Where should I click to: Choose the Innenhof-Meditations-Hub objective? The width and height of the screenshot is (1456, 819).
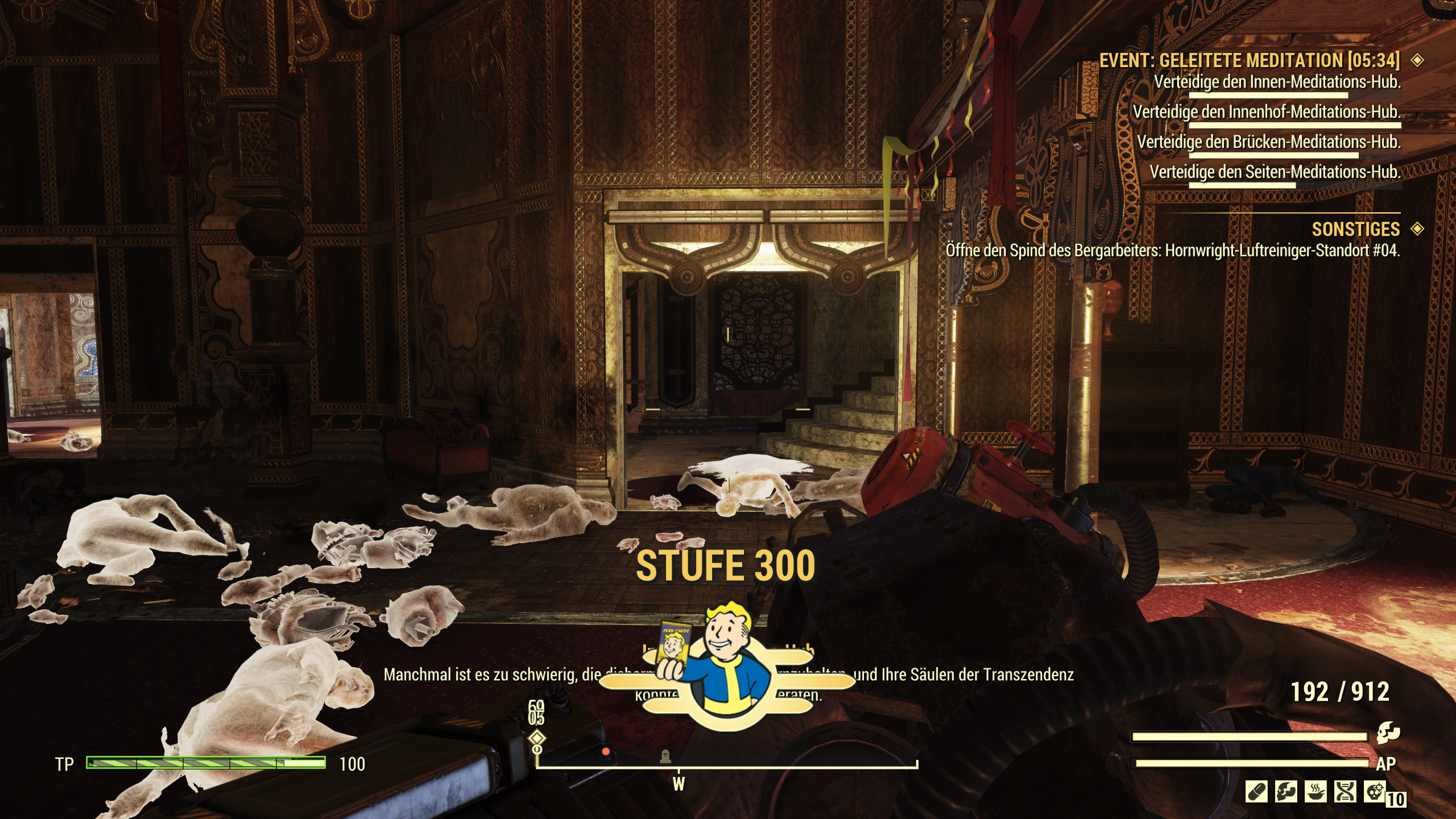(x=1266, y=112)
